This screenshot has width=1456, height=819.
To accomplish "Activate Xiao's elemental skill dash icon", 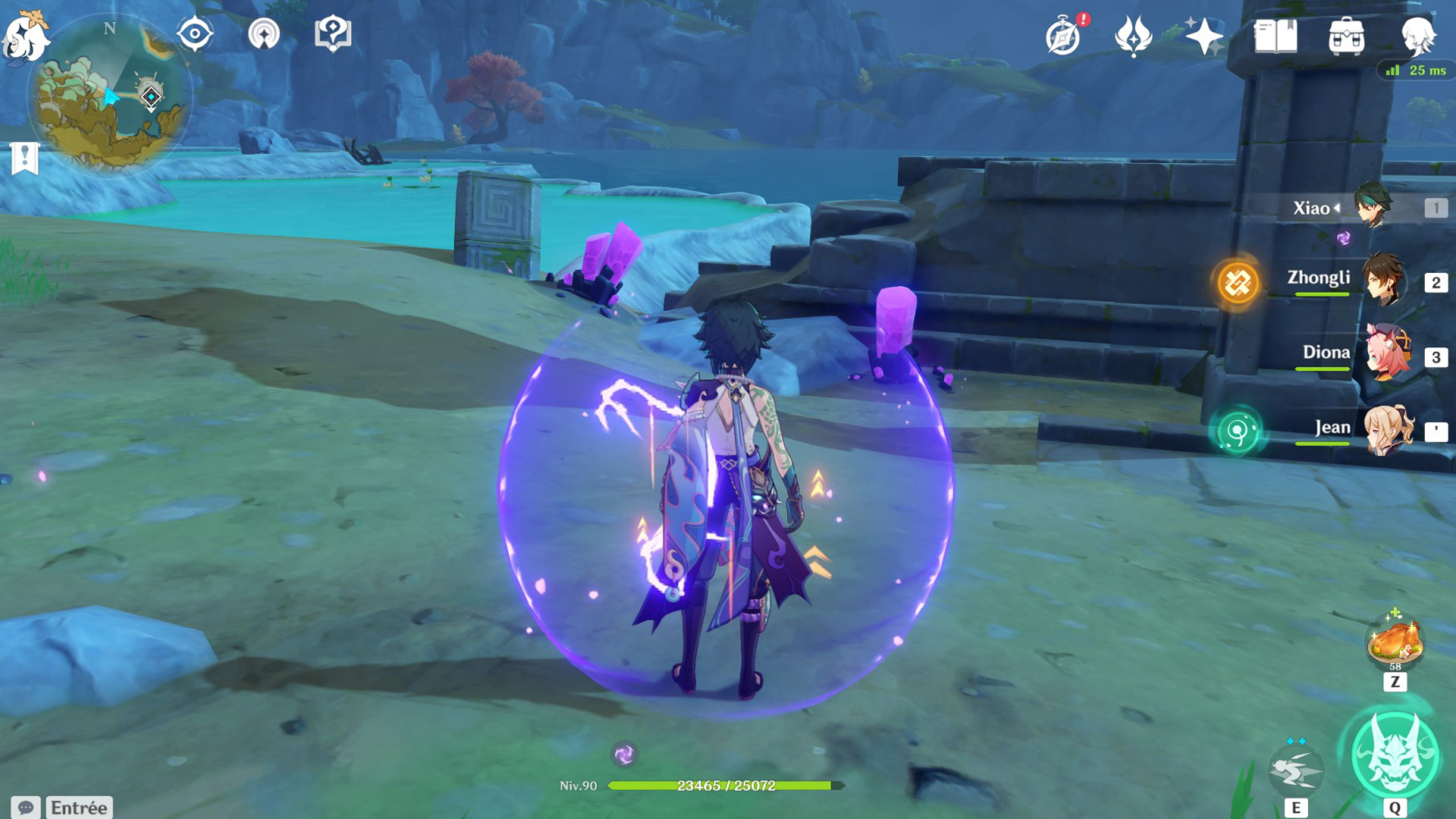I will click(1296, 770).
